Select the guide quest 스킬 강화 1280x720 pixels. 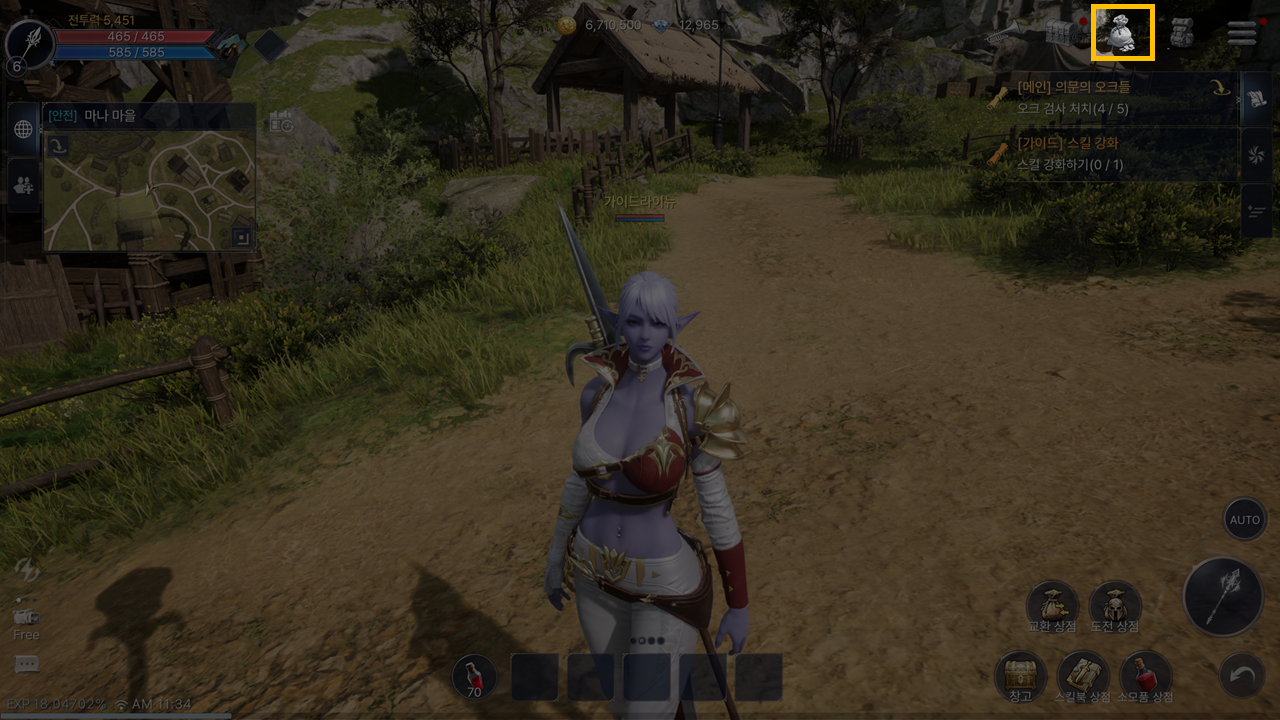coord(1110,153)
